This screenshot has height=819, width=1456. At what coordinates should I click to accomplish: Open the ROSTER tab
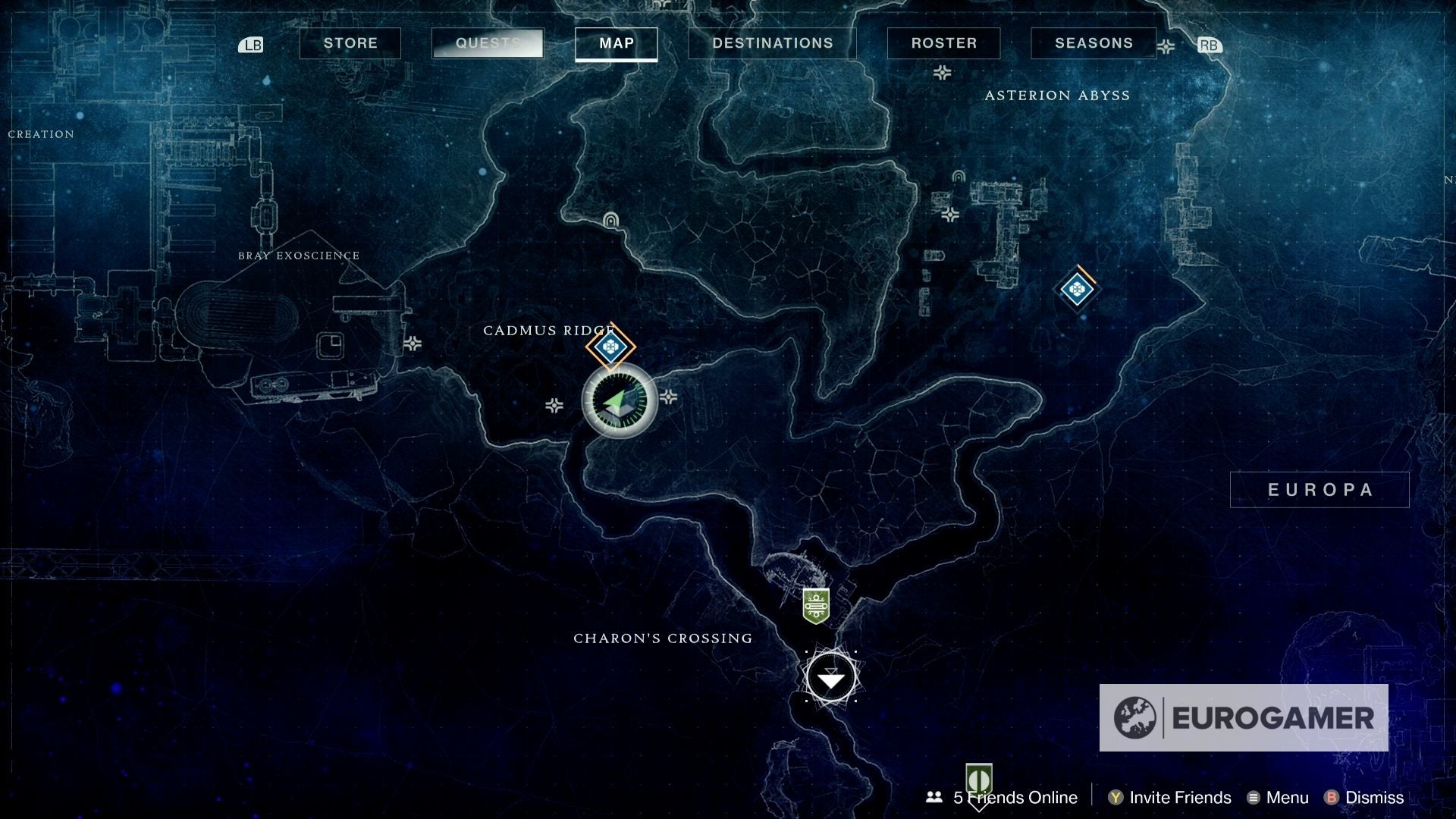(x=943, y=43)
